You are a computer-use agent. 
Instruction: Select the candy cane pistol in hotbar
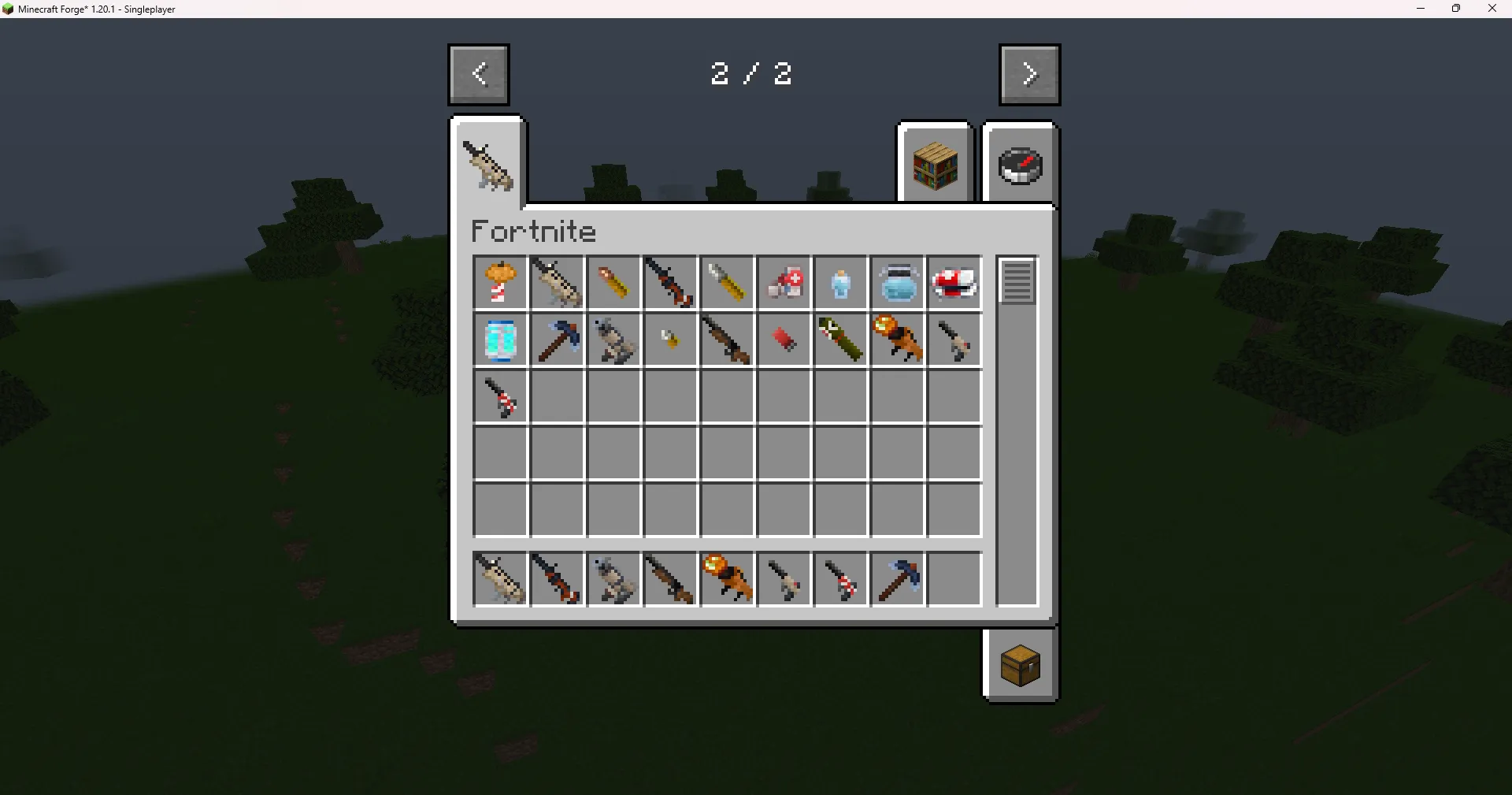pyautogui.click(x=840, y=579)
